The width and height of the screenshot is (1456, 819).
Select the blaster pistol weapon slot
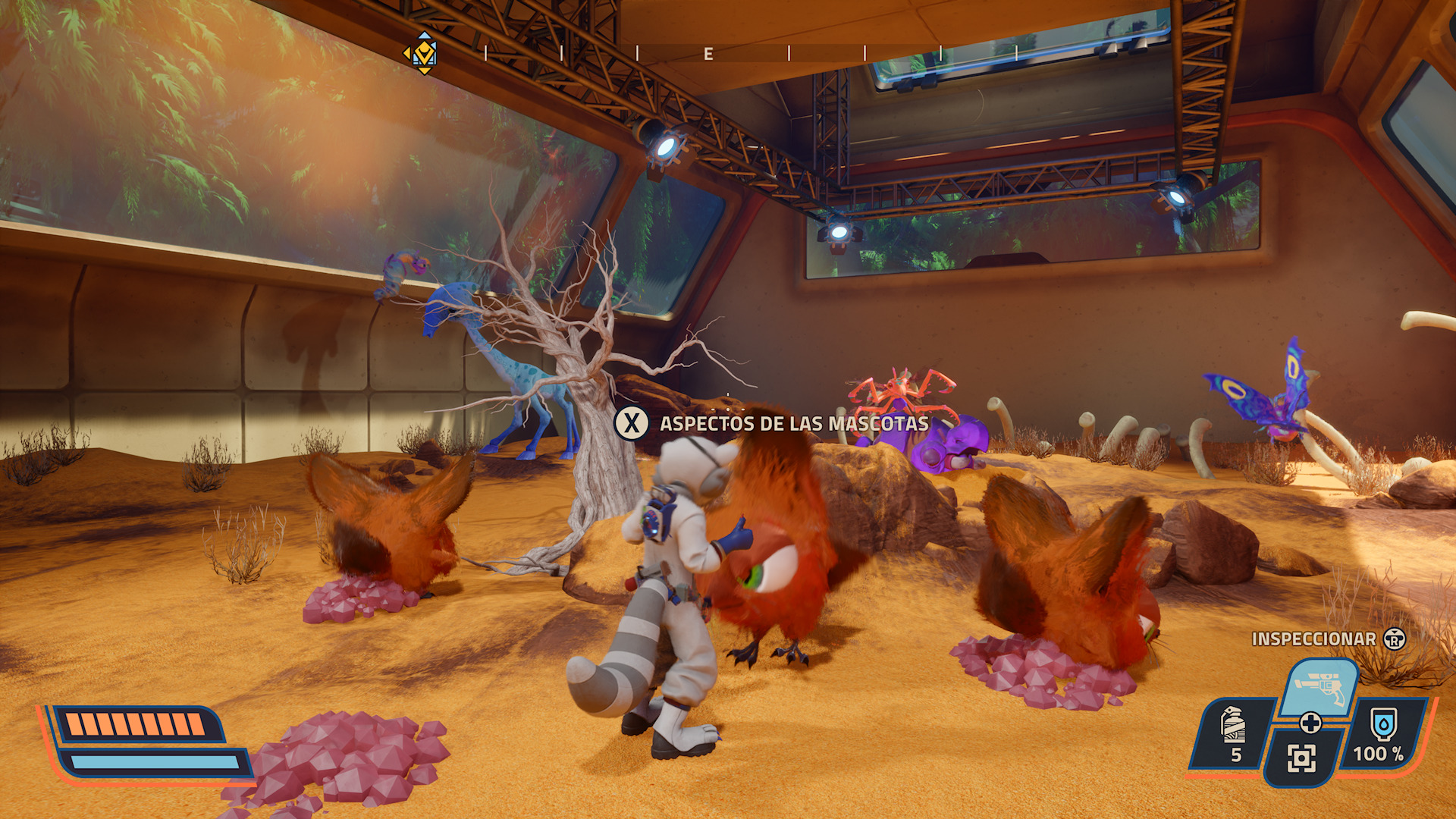tap(1319, 687)
